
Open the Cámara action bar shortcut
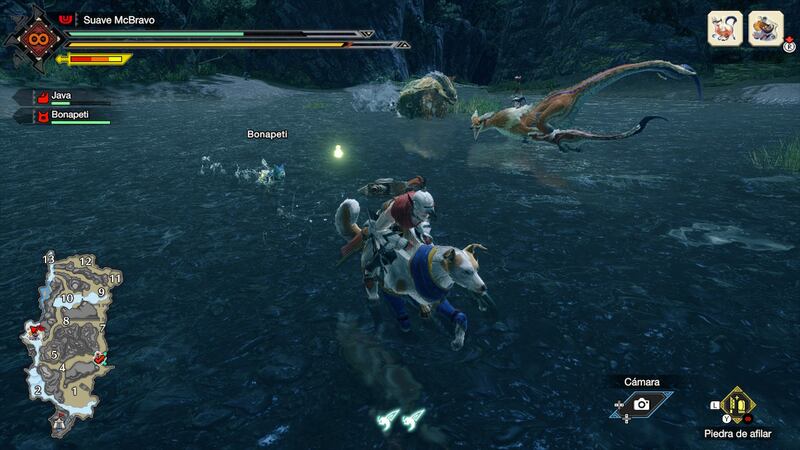pos(641,403)
